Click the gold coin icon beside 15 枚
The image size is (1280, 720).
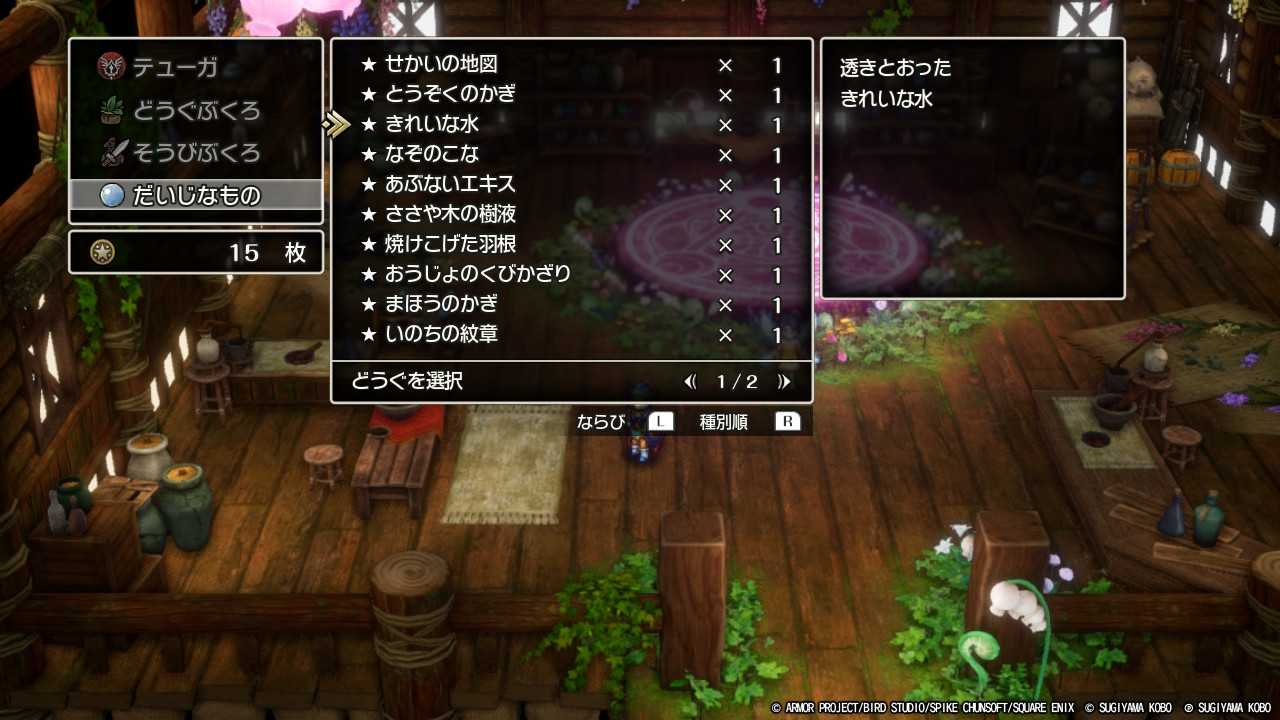100,252
